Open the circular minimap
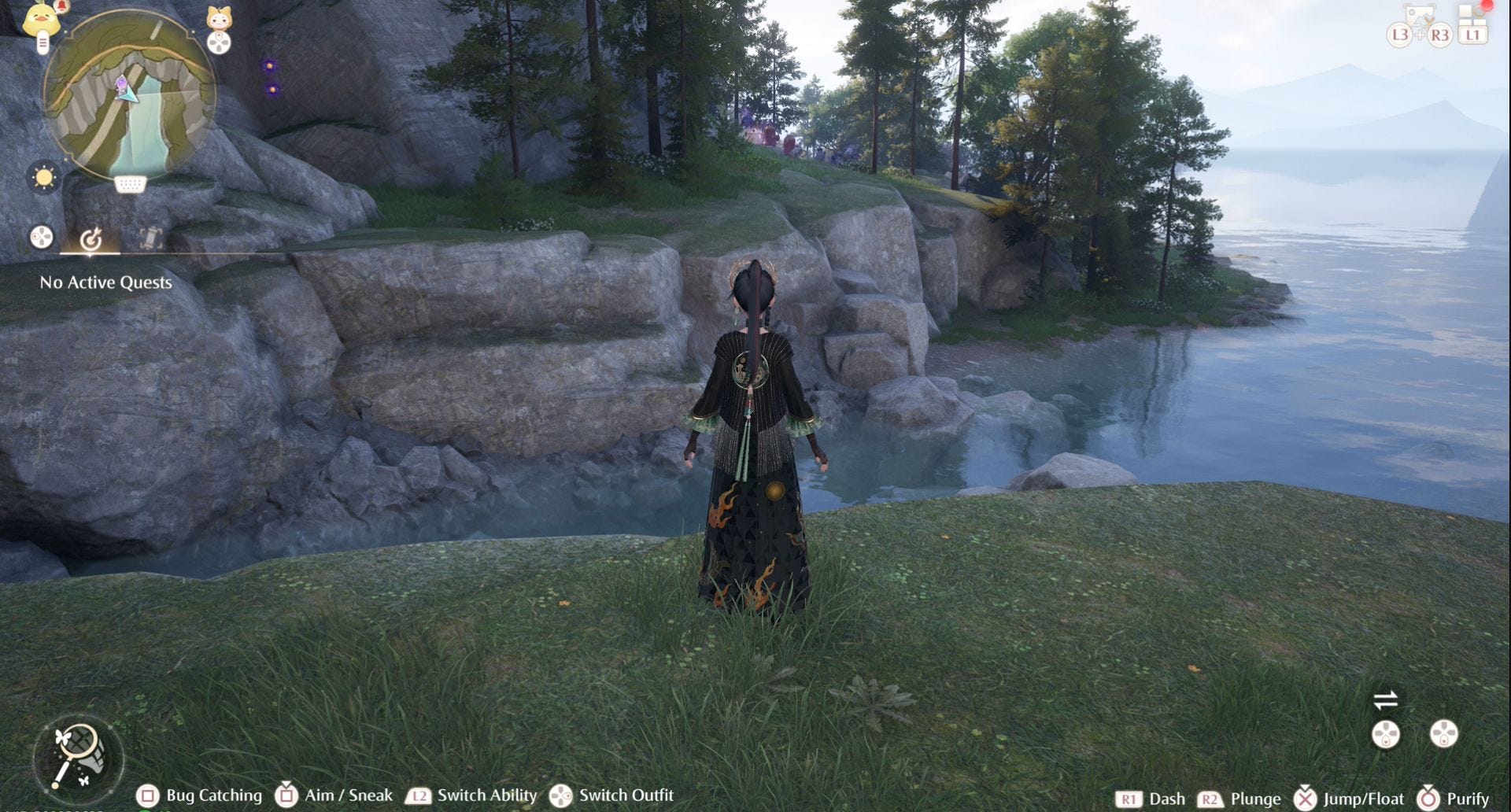The image size is (1511, 812). tap(128, 94)
